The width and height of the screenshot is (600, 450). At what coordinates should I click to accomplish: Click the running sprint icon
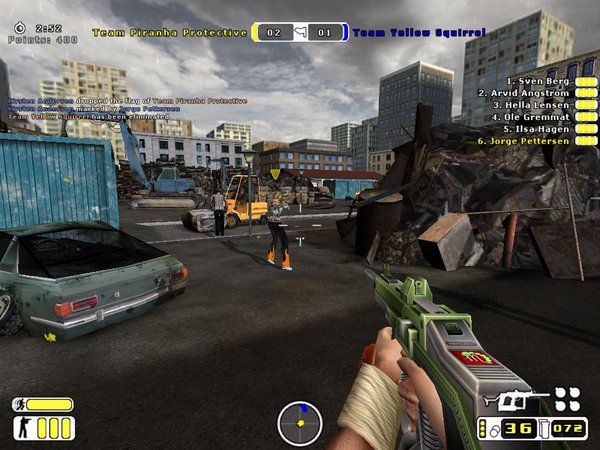tap(20, 405)
